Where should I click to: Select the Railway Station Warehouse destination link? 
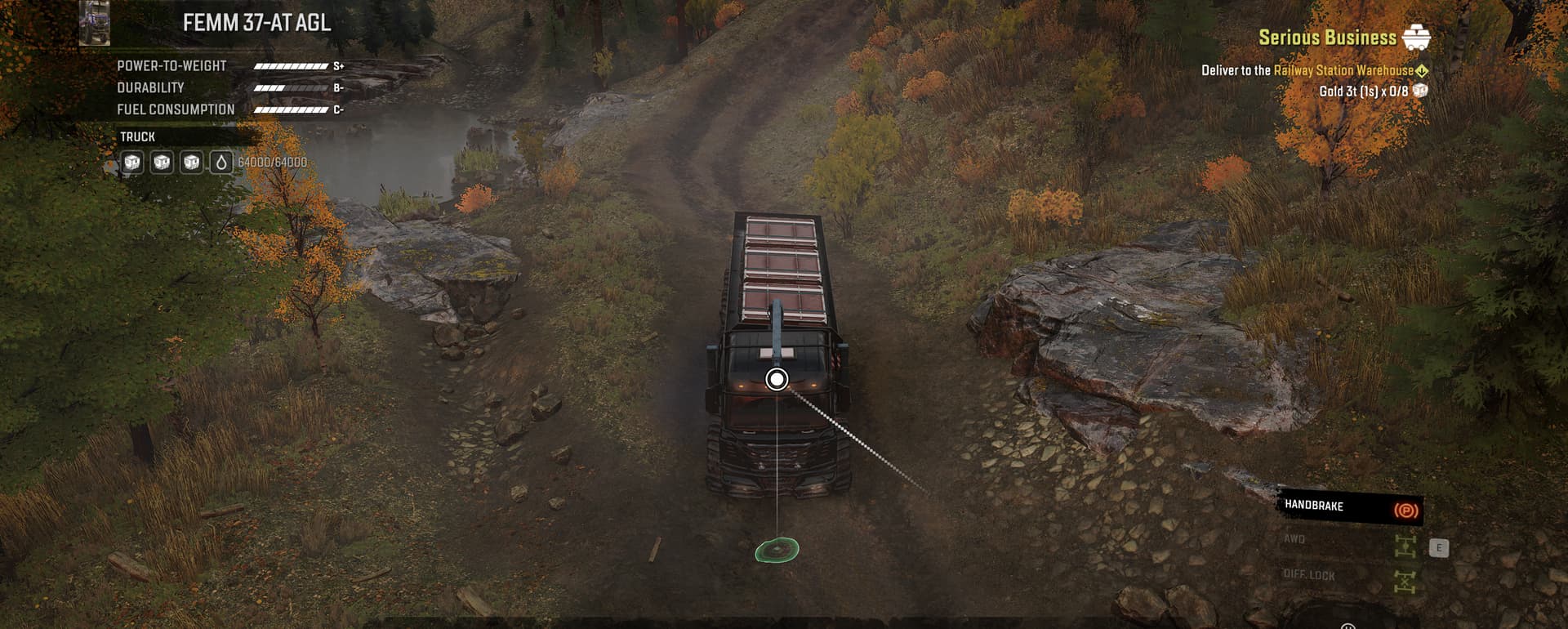pyautogui.click(x=1343, y=71)
